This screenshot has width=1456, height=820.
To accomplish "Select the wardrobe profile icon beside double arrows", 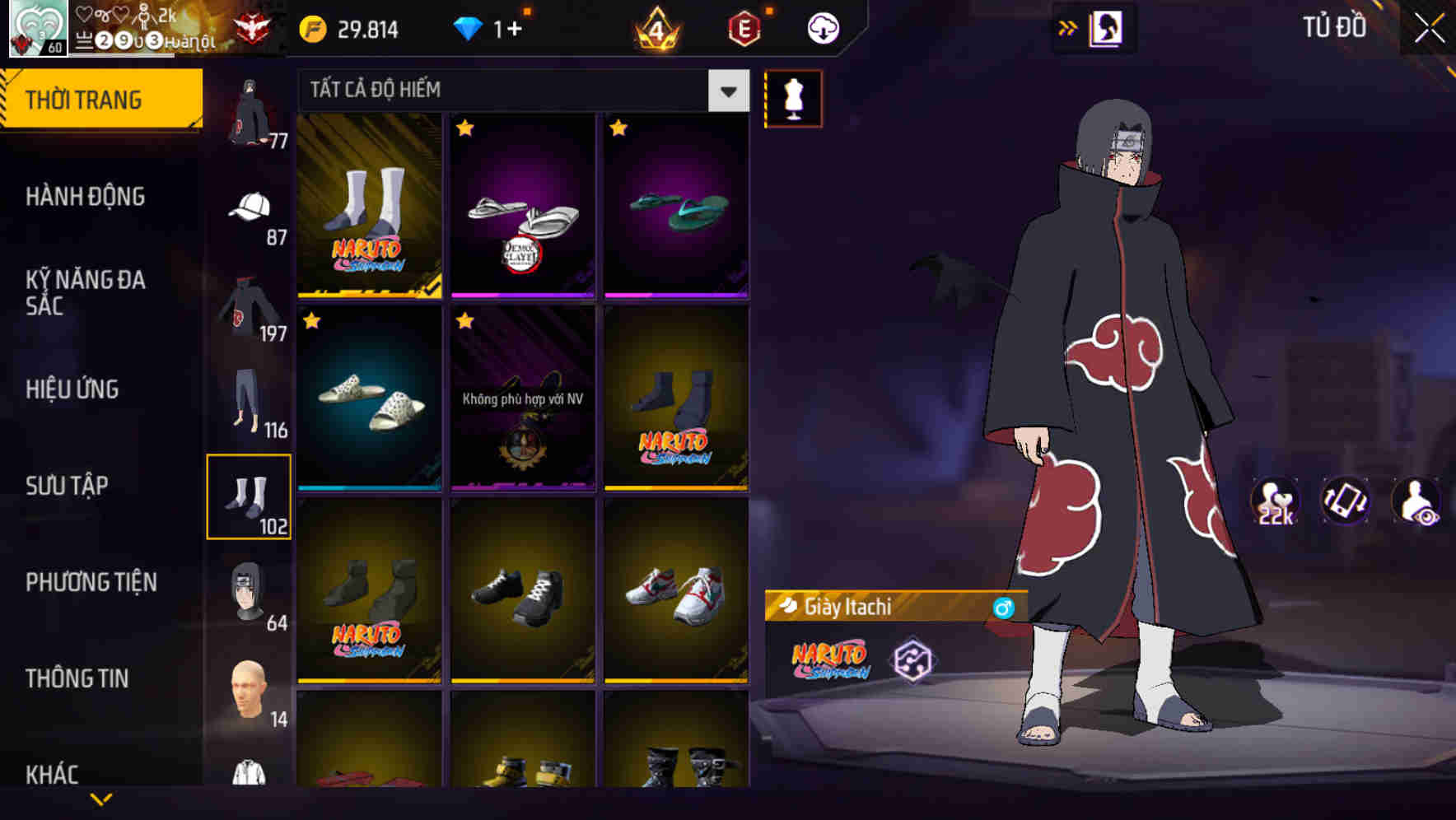I will tap(1105, 27).
